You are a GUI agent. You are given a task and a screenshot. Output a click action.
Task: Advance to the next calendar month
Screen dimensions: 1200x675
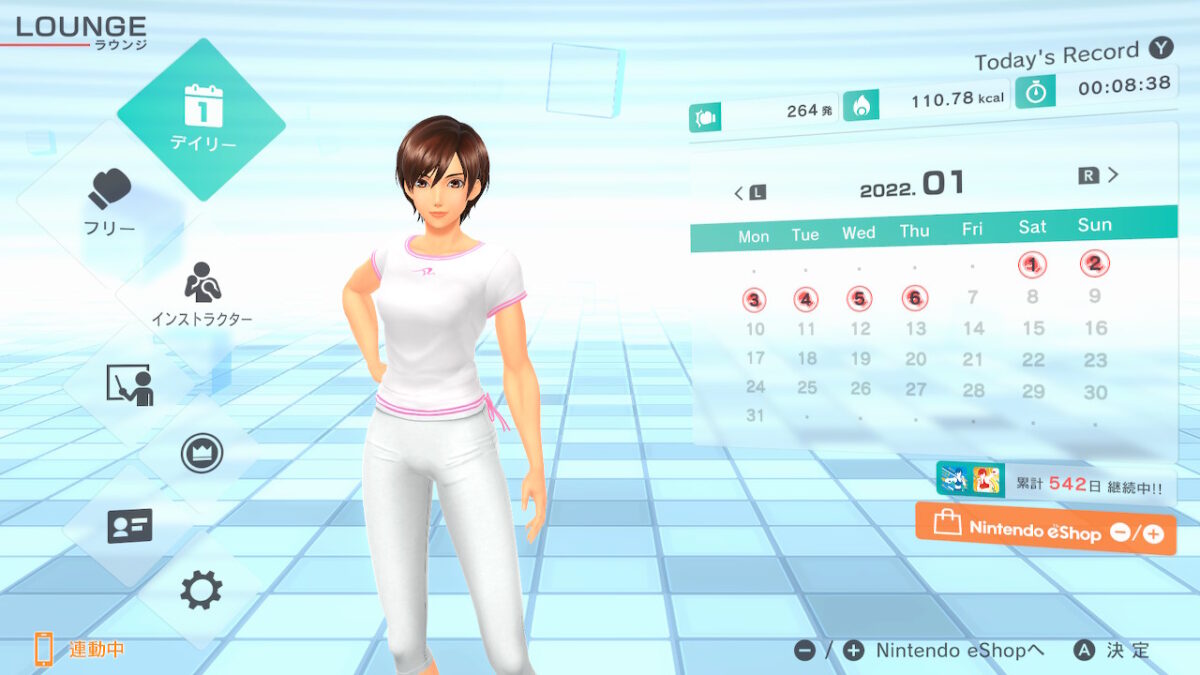point(1100,176)
